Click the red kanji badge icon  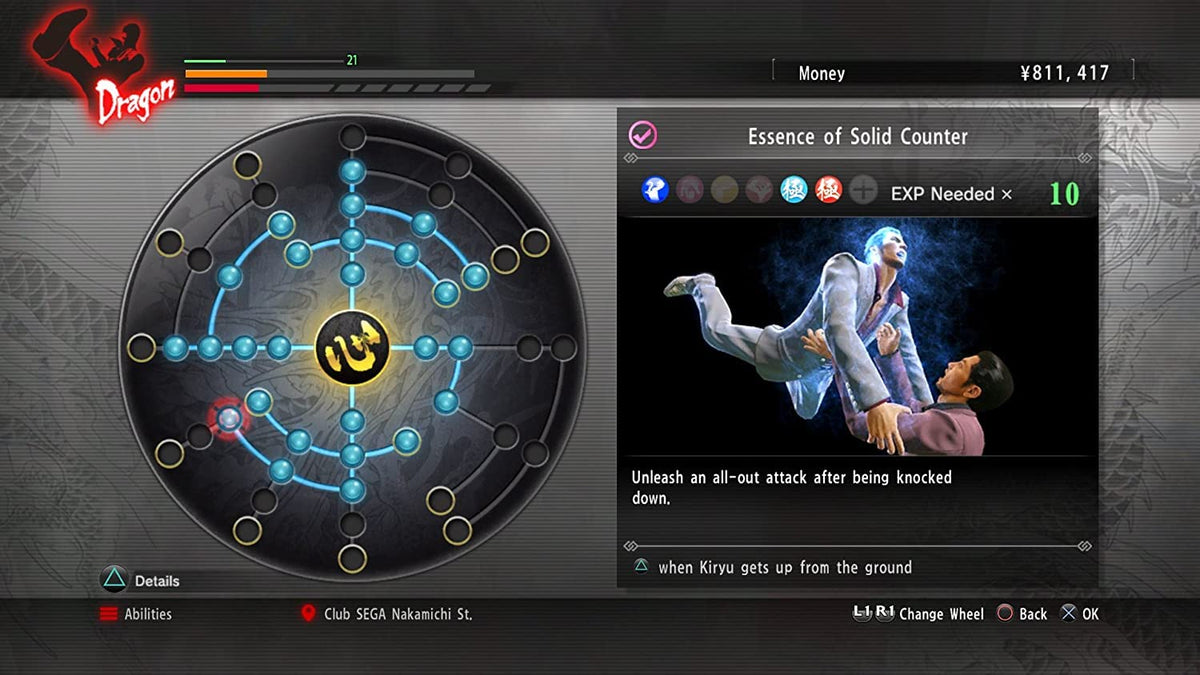point(828,189)
